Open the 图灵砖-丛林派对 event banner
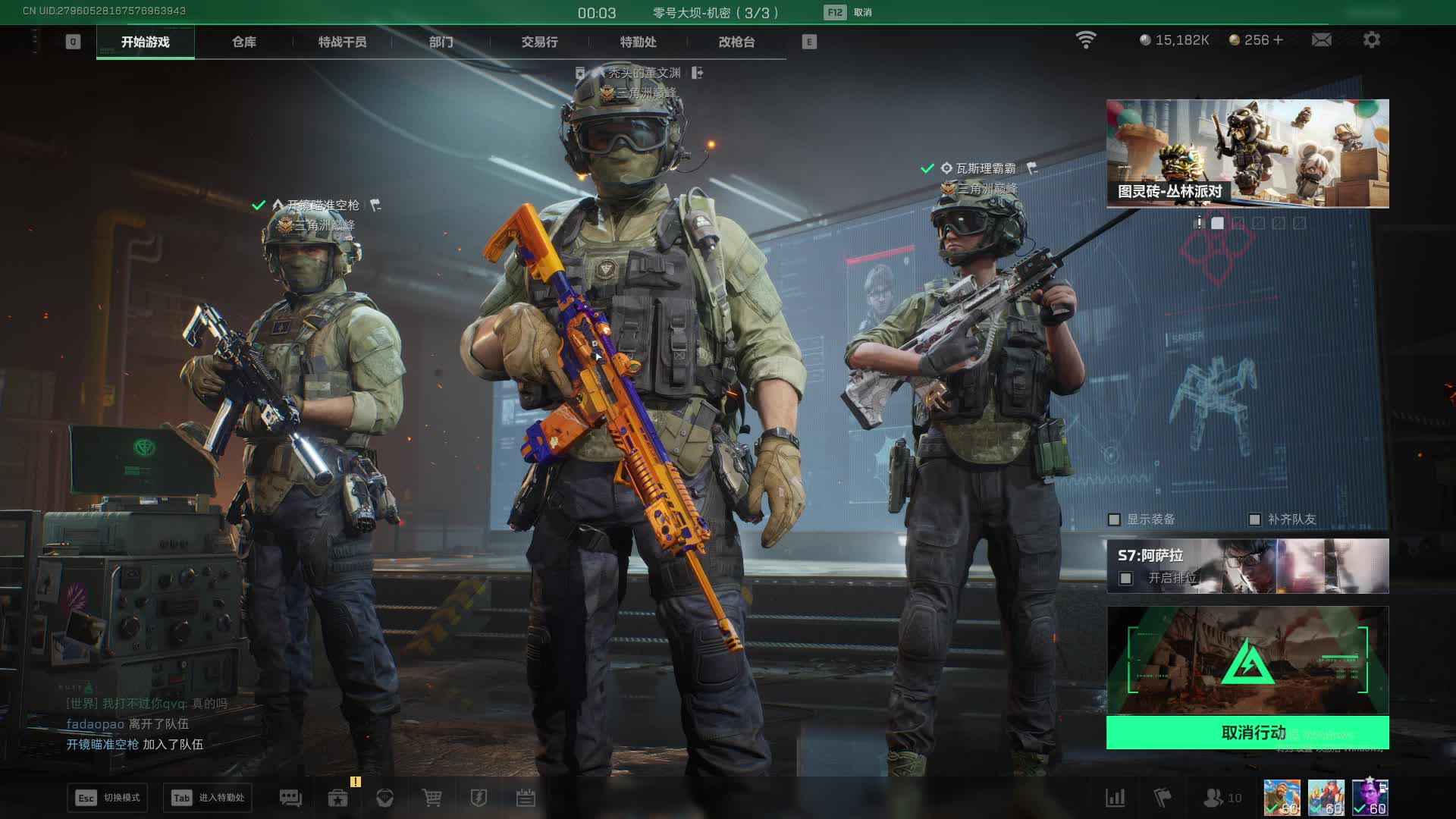Image resolution: width=1456 pixels, height=819 pixels. coord(1247,153)
